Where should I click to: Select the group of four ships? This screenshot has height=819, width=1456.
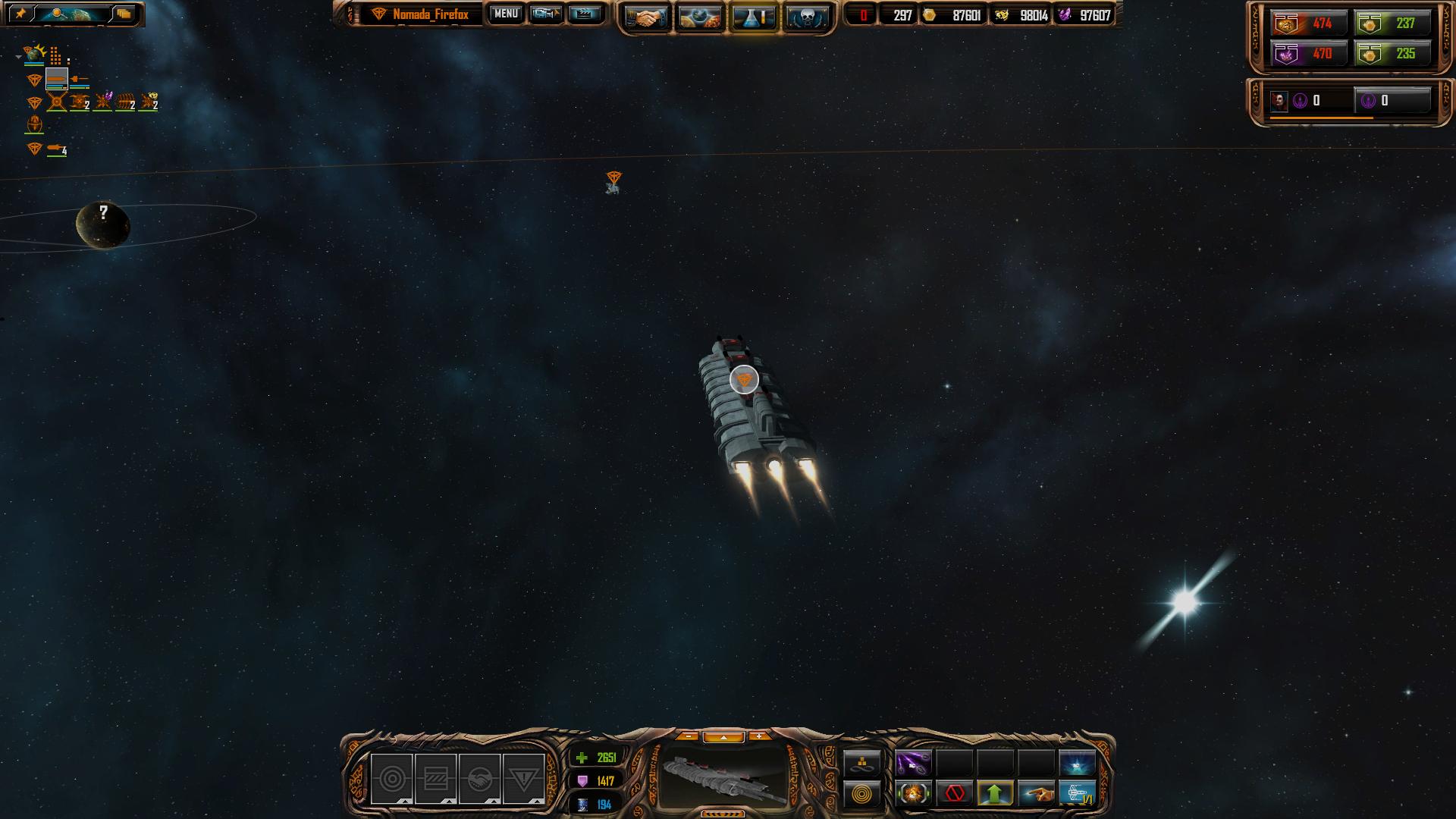pyautogui.click(x=58, y=149)
